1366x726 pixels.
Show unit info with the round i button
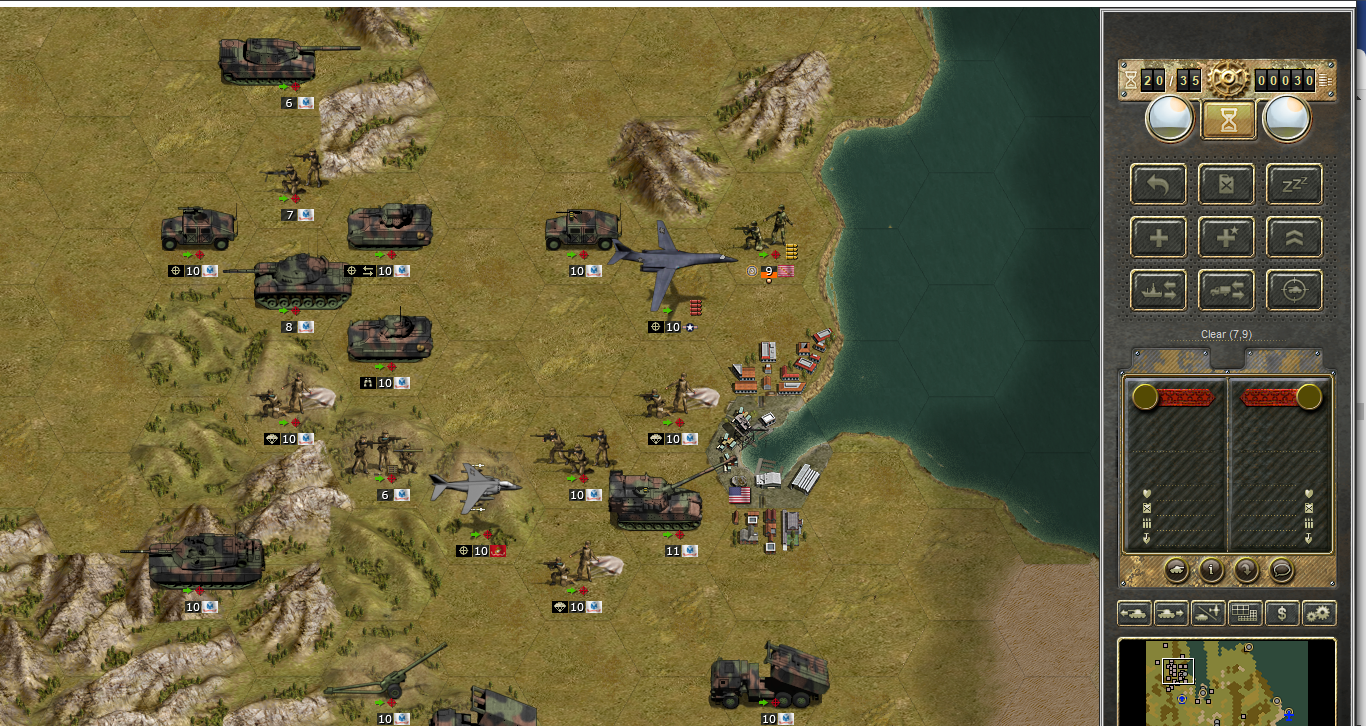(1211, 571)
